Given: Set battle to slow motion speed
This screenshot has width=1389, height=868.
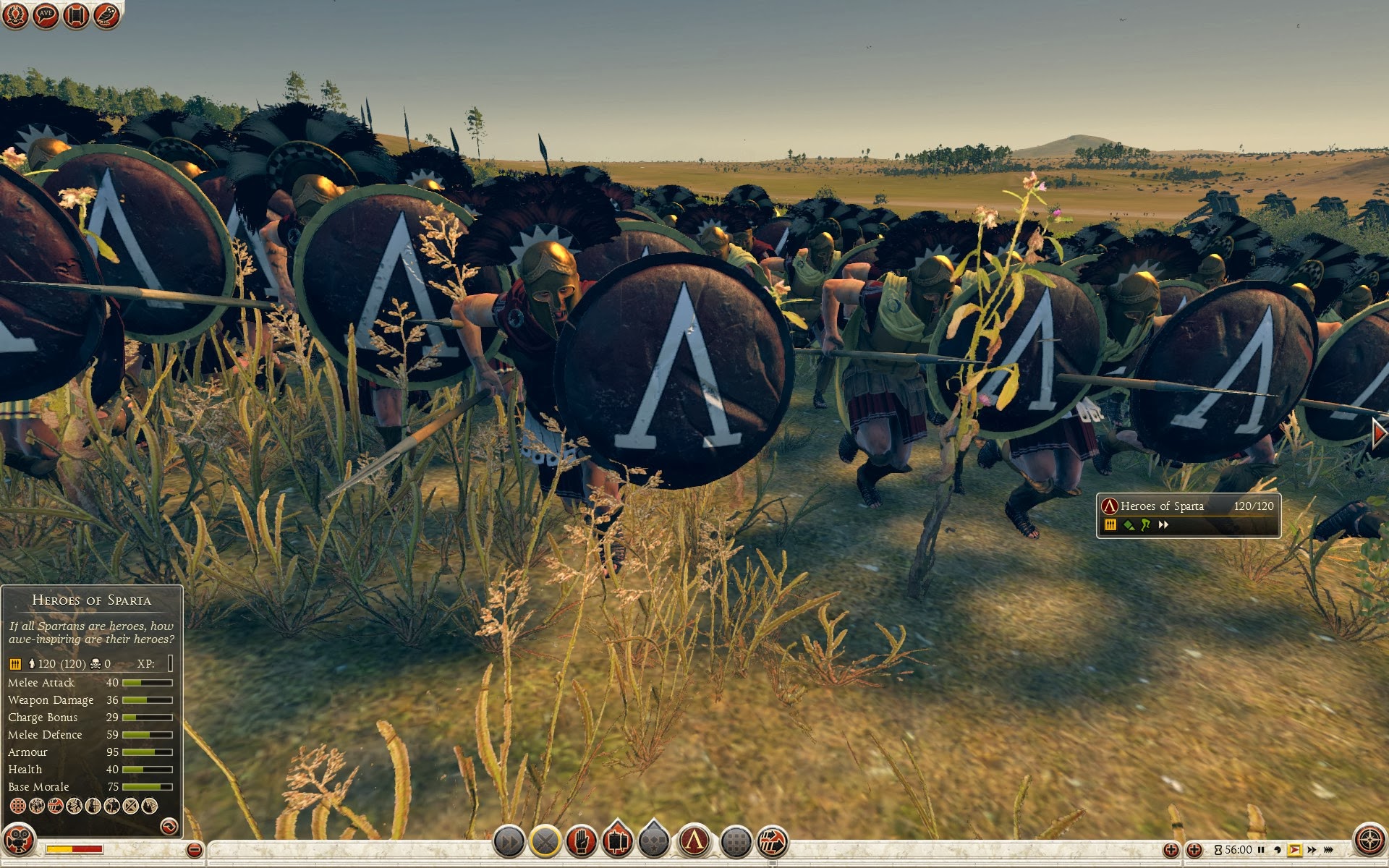Looking at the screenshot, I should [1278, 850].
